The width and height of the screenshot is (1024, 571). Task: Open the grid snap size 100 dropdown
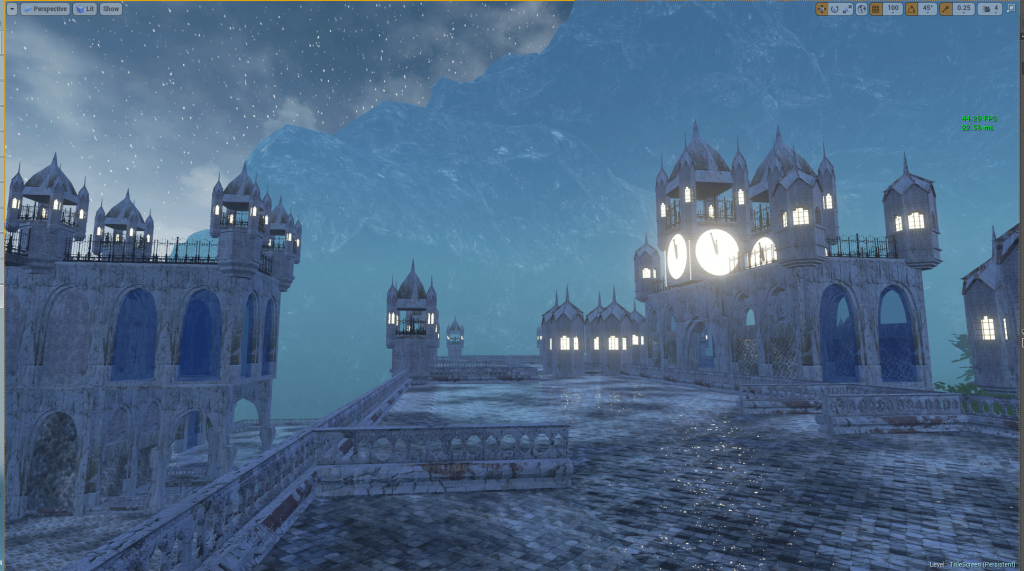point(893,9)
